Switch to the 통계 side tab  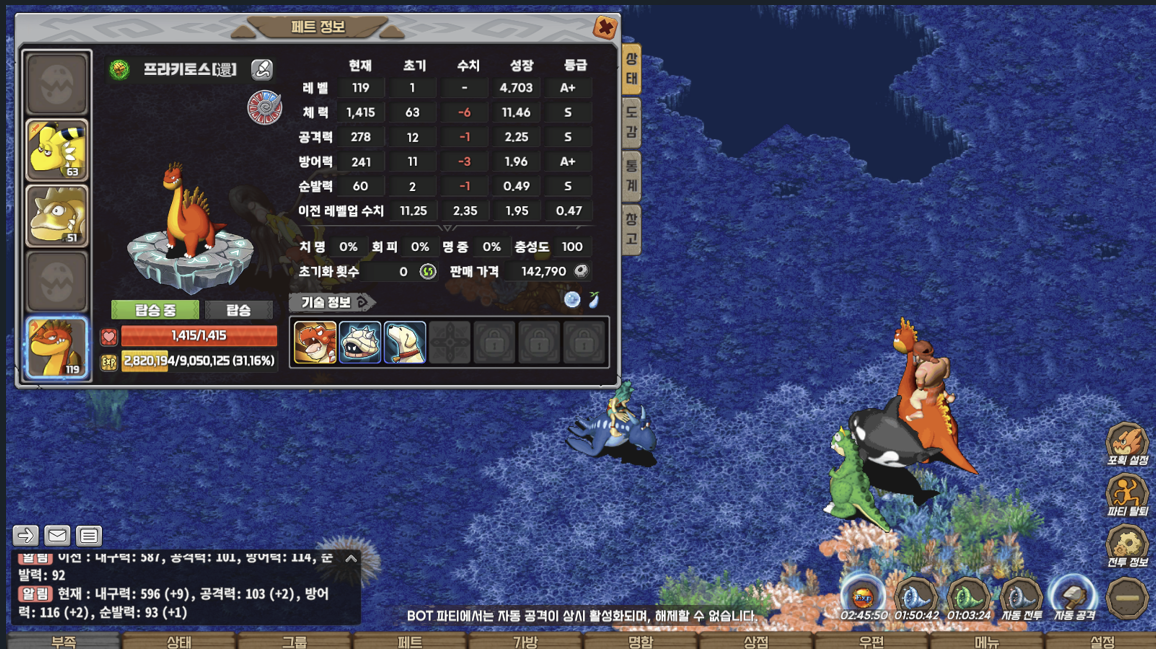631,176
